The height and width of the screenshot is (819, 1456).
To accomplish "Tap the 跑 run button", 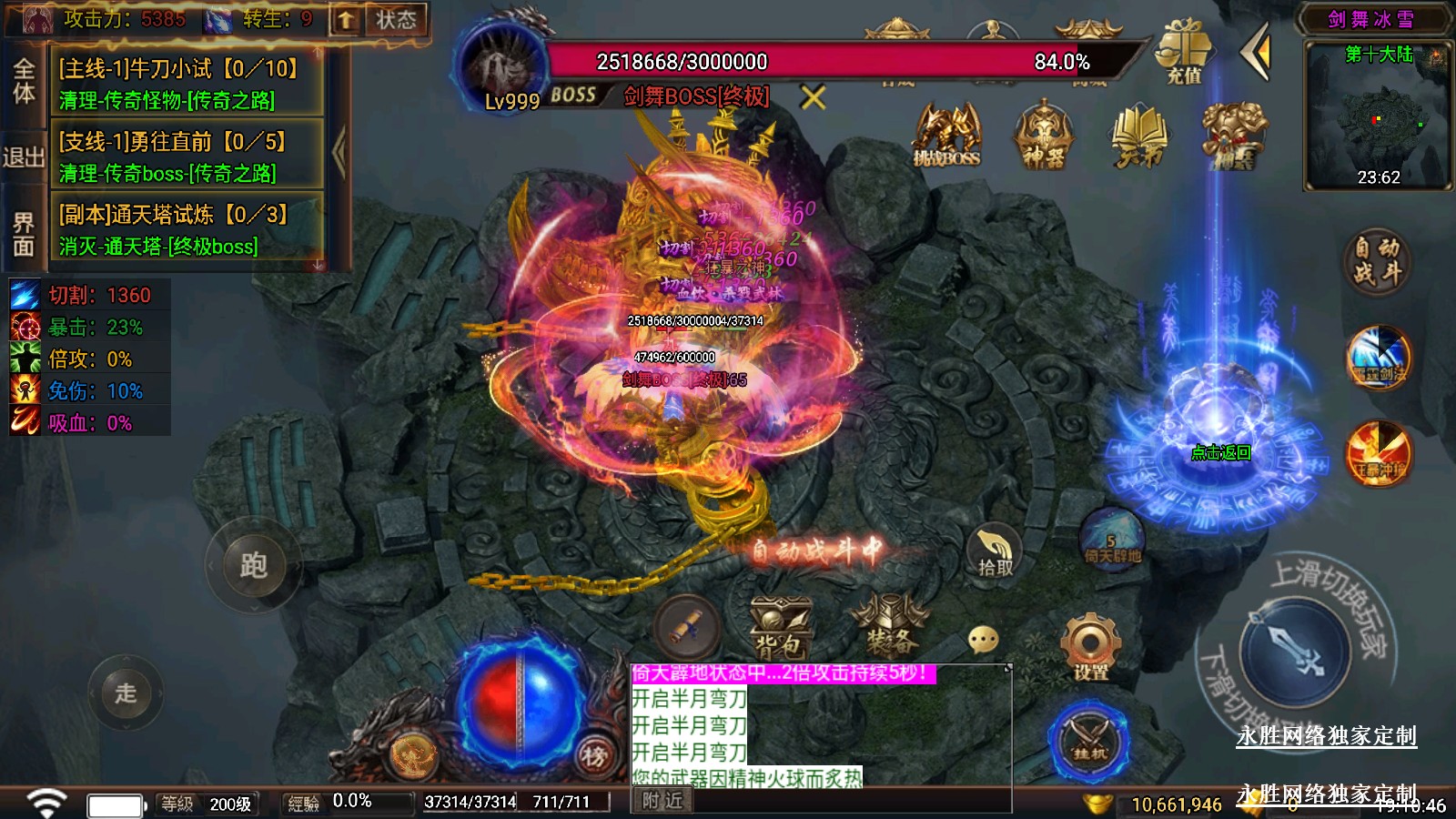I will coord(253,565).
